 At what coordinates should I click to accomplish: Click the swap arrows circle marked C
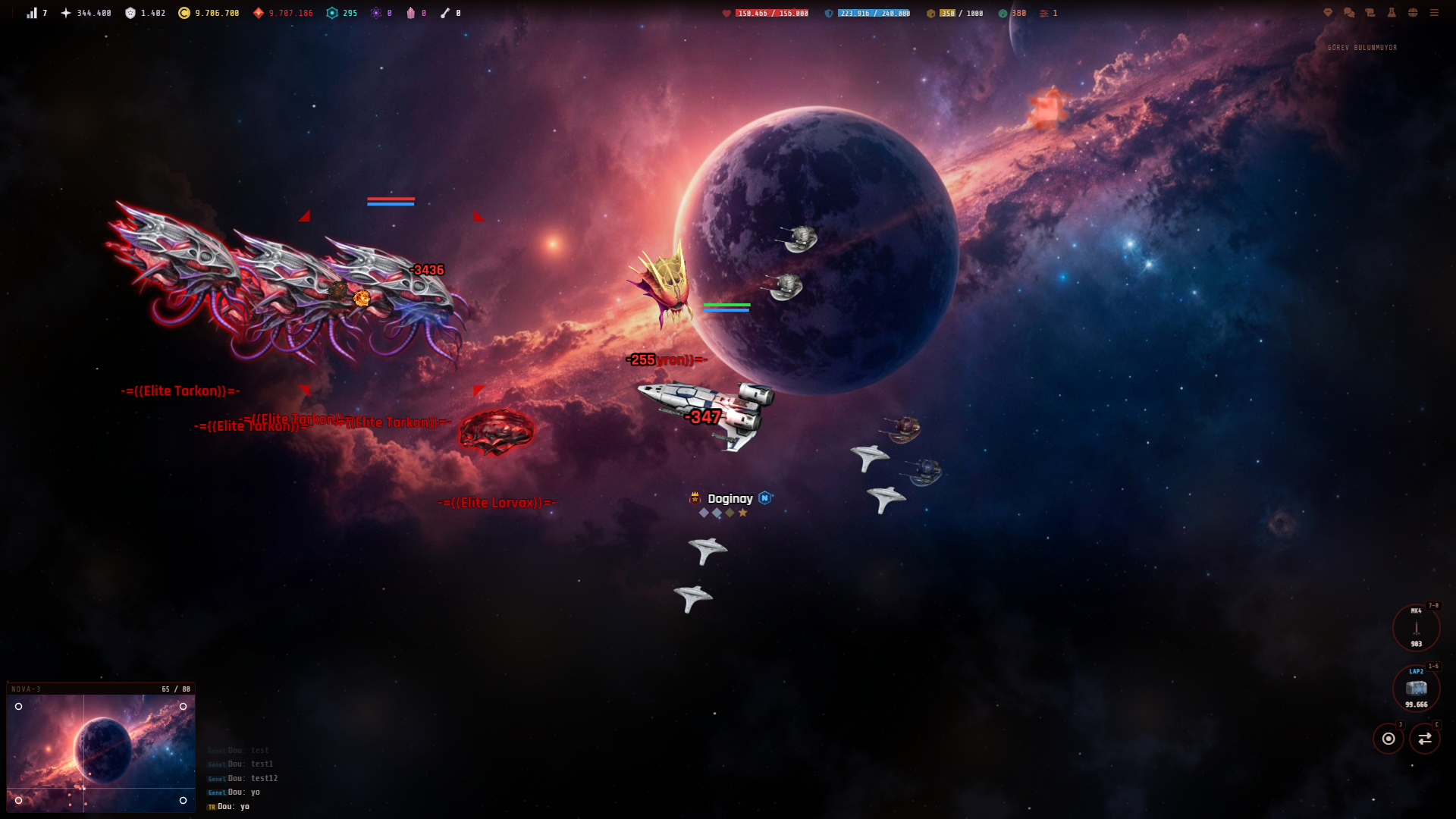(x=1426, y=737)
